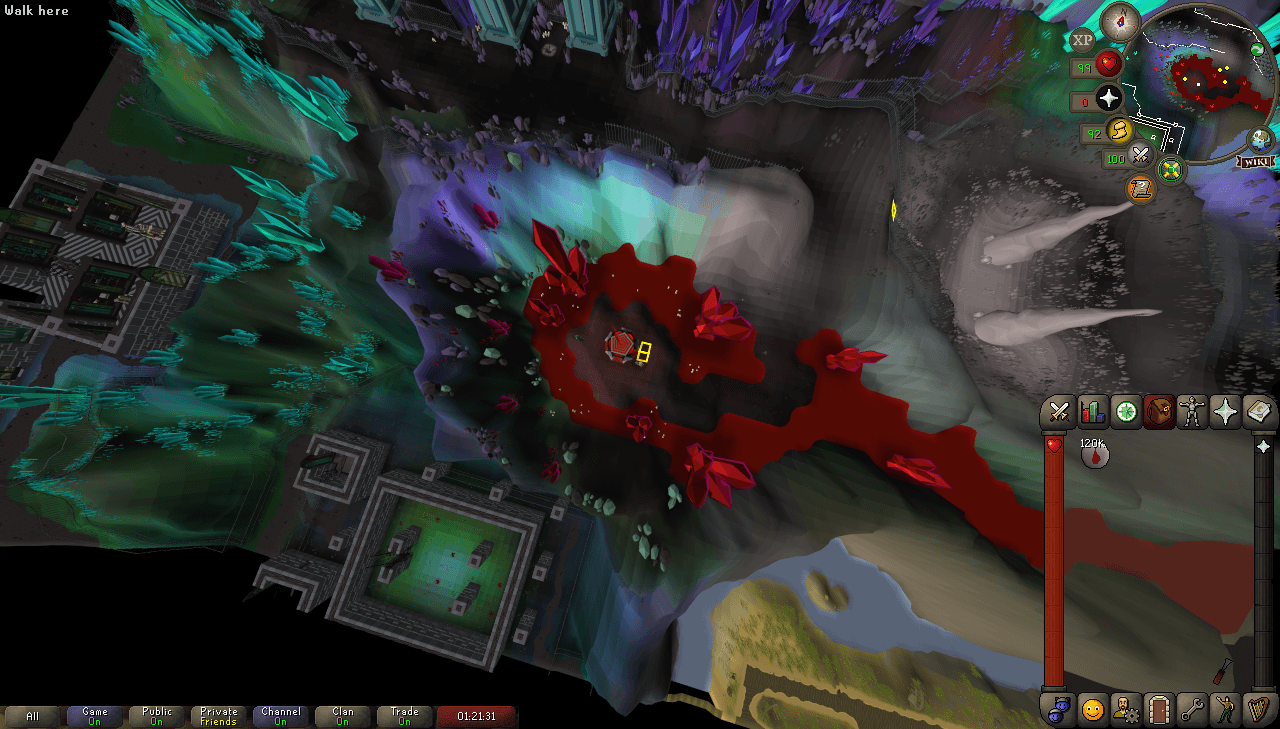Open the Settings wrench tab
The height and width of the screenshot is (729, 1280).
point(1194,709)
